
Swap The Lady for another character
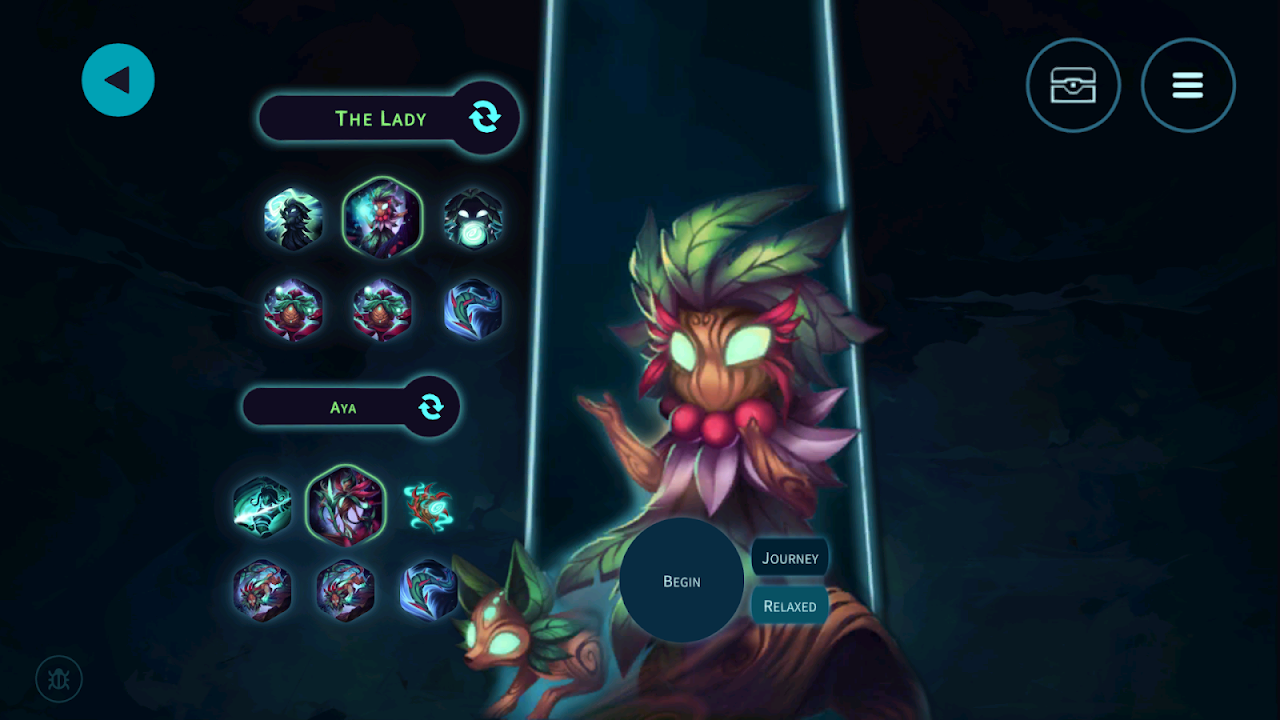pyautogui.click(x=485, y=118)
